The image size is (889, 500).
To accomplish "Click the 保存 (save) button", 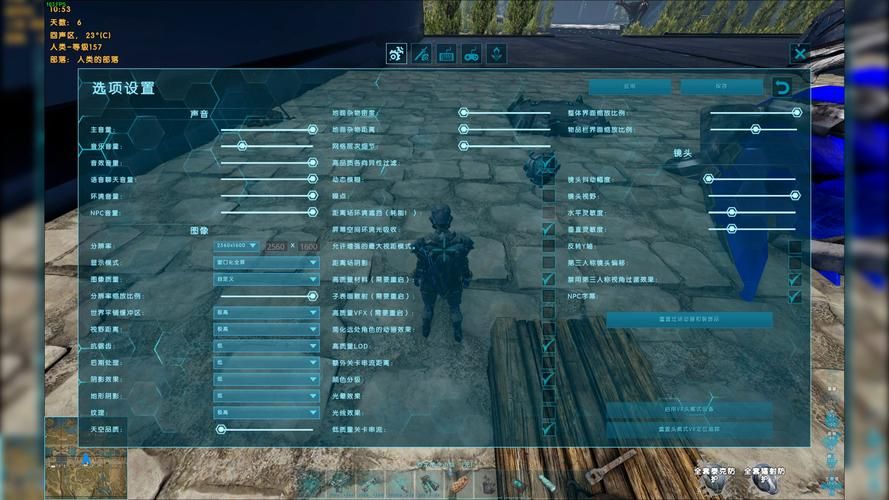I will click(721, 87).
